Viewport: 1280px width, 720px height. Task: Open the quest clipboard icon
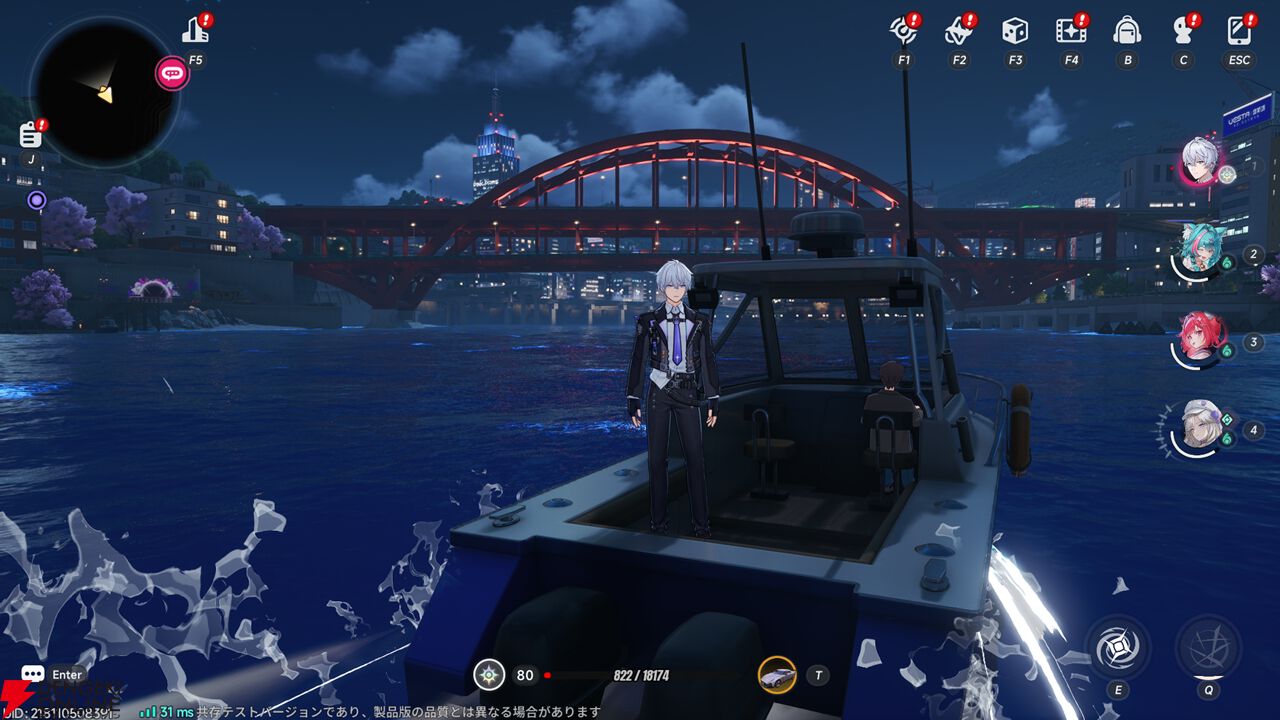31,134
